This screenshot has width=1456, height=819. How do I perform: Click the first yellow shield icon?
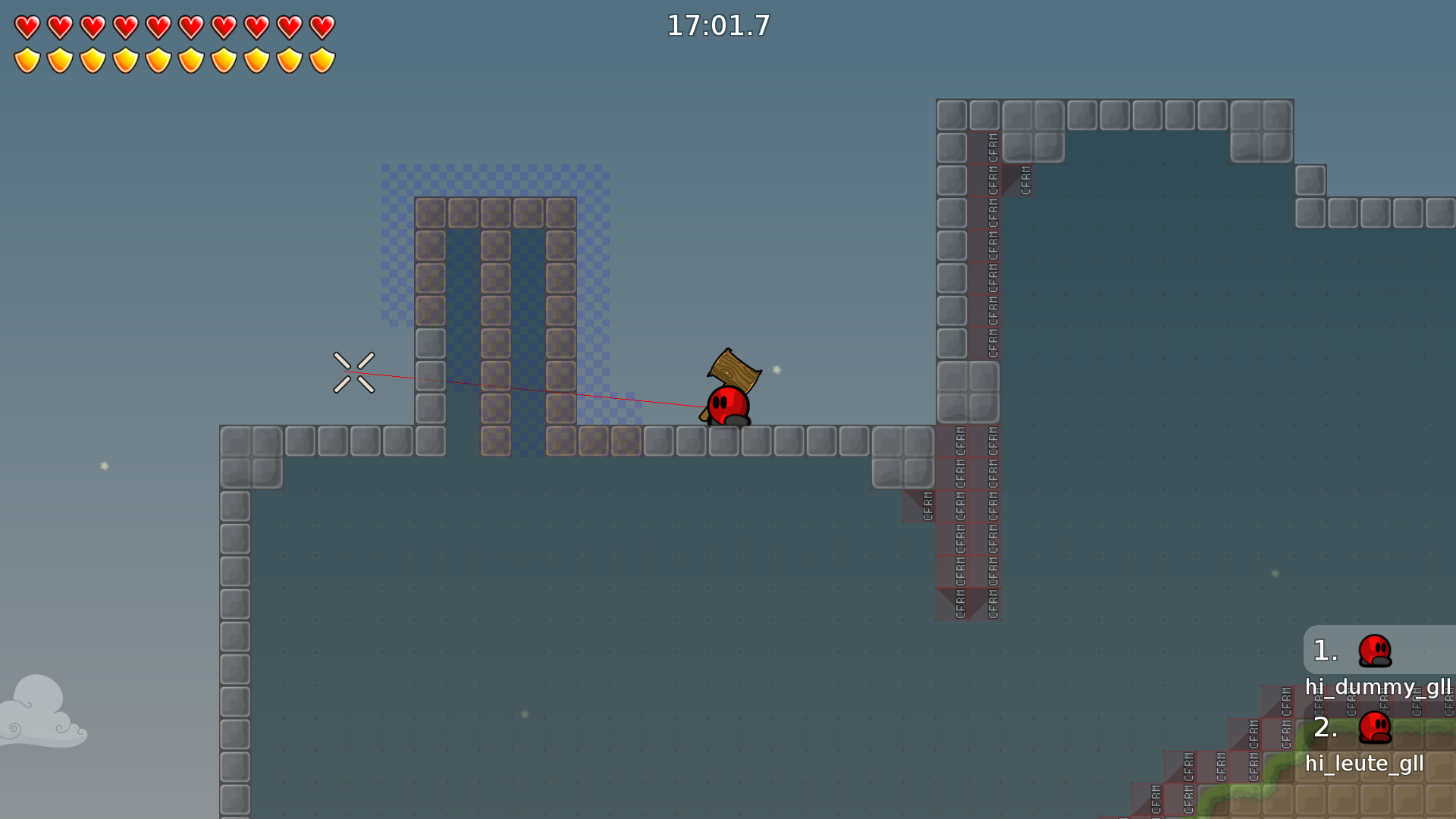click(27, 59)
